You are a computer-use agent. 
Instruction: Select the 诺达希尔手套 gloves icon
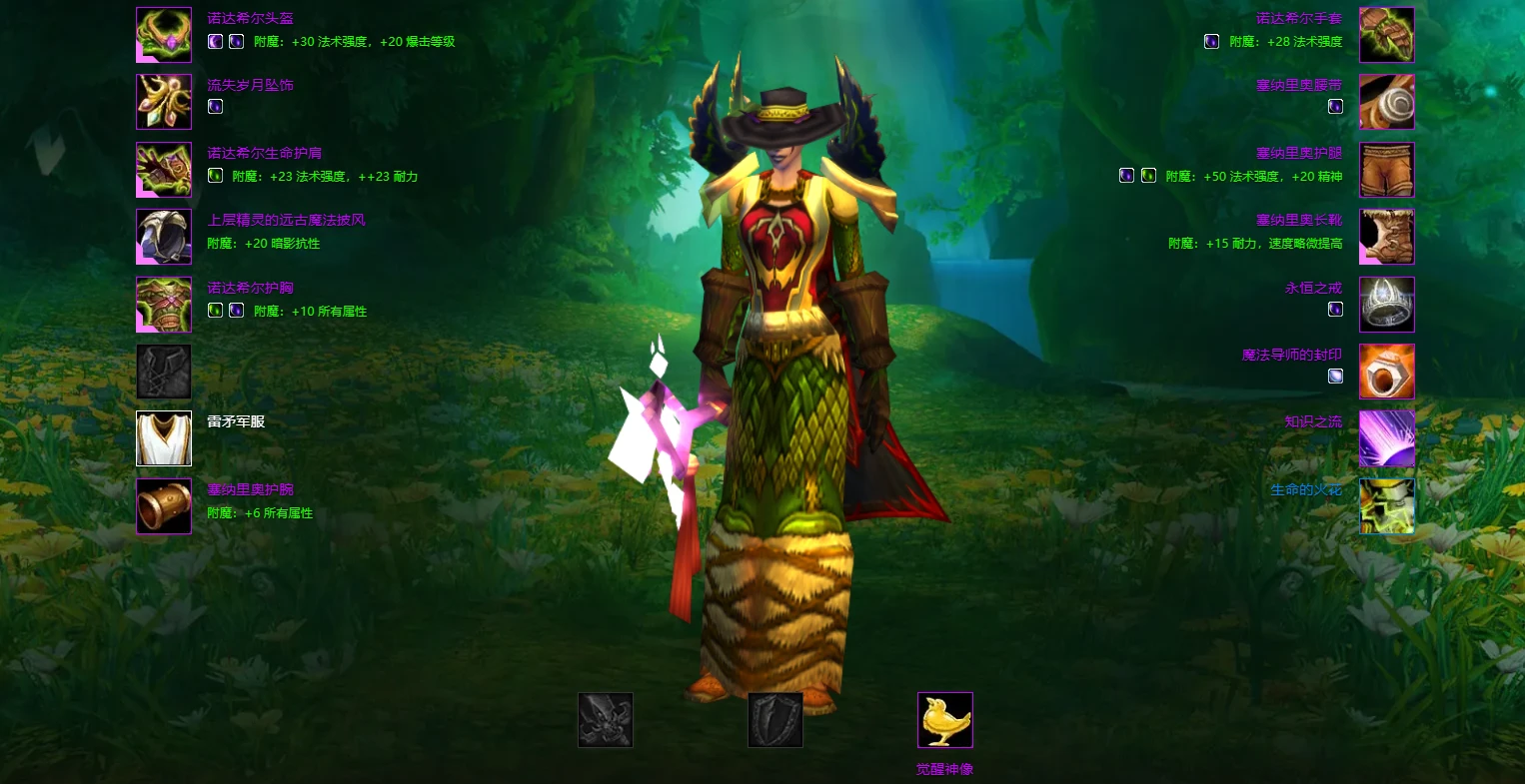[x=1386, y=35]
